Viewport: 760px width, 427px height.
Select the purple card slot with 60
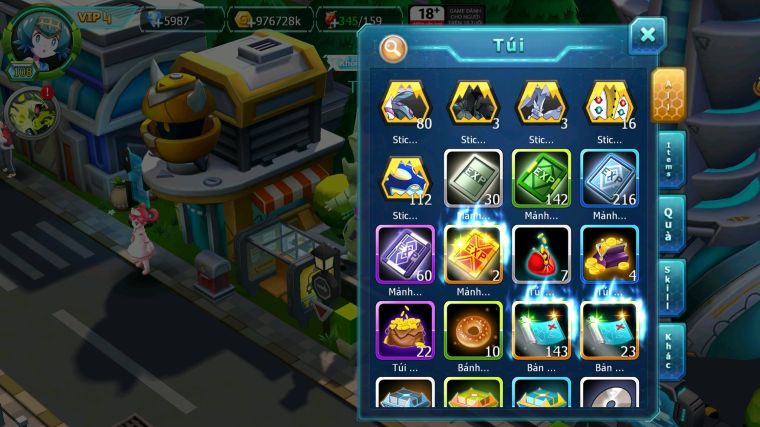(405, 254)
